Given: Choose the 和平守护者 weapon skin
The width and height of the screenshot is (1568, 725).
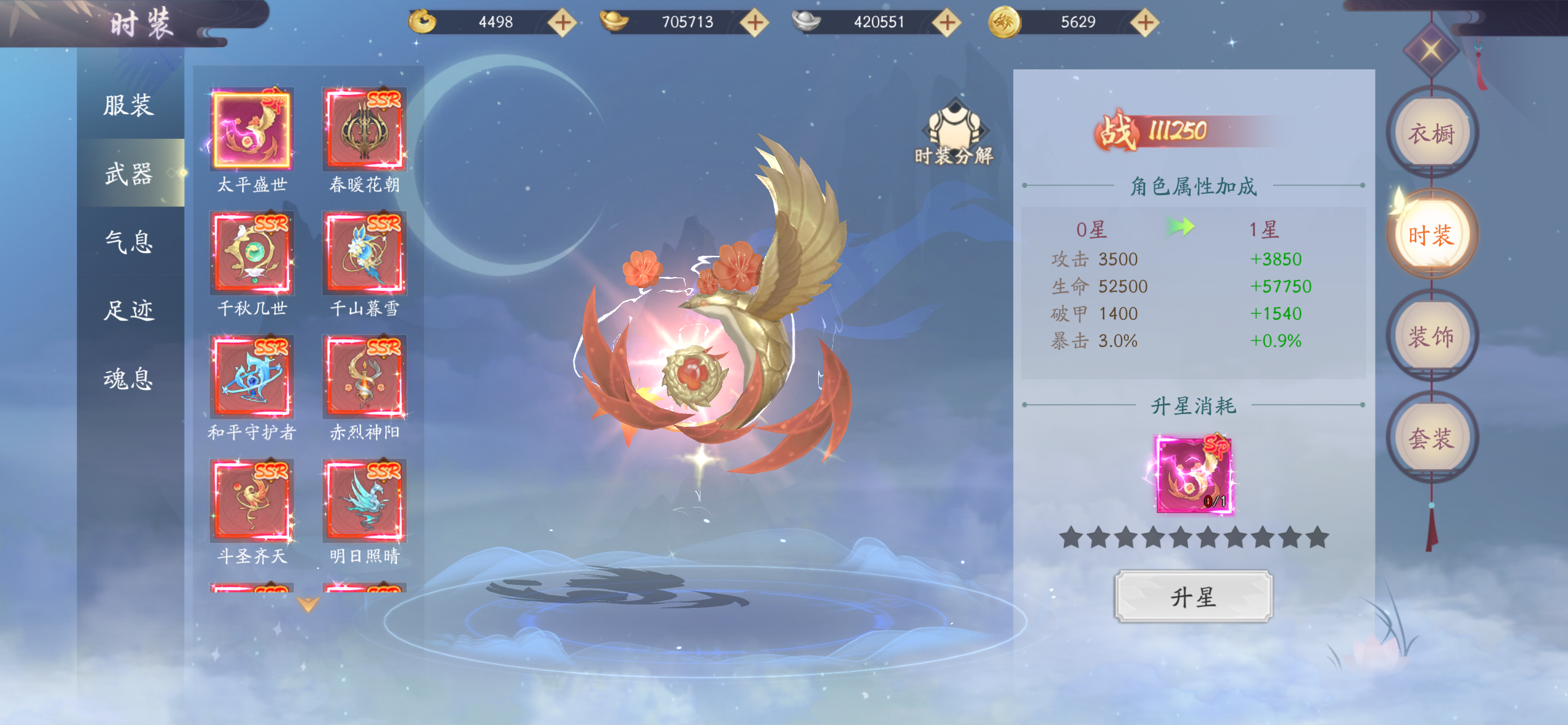Looking at the screenshot, I should coord(251,377).
